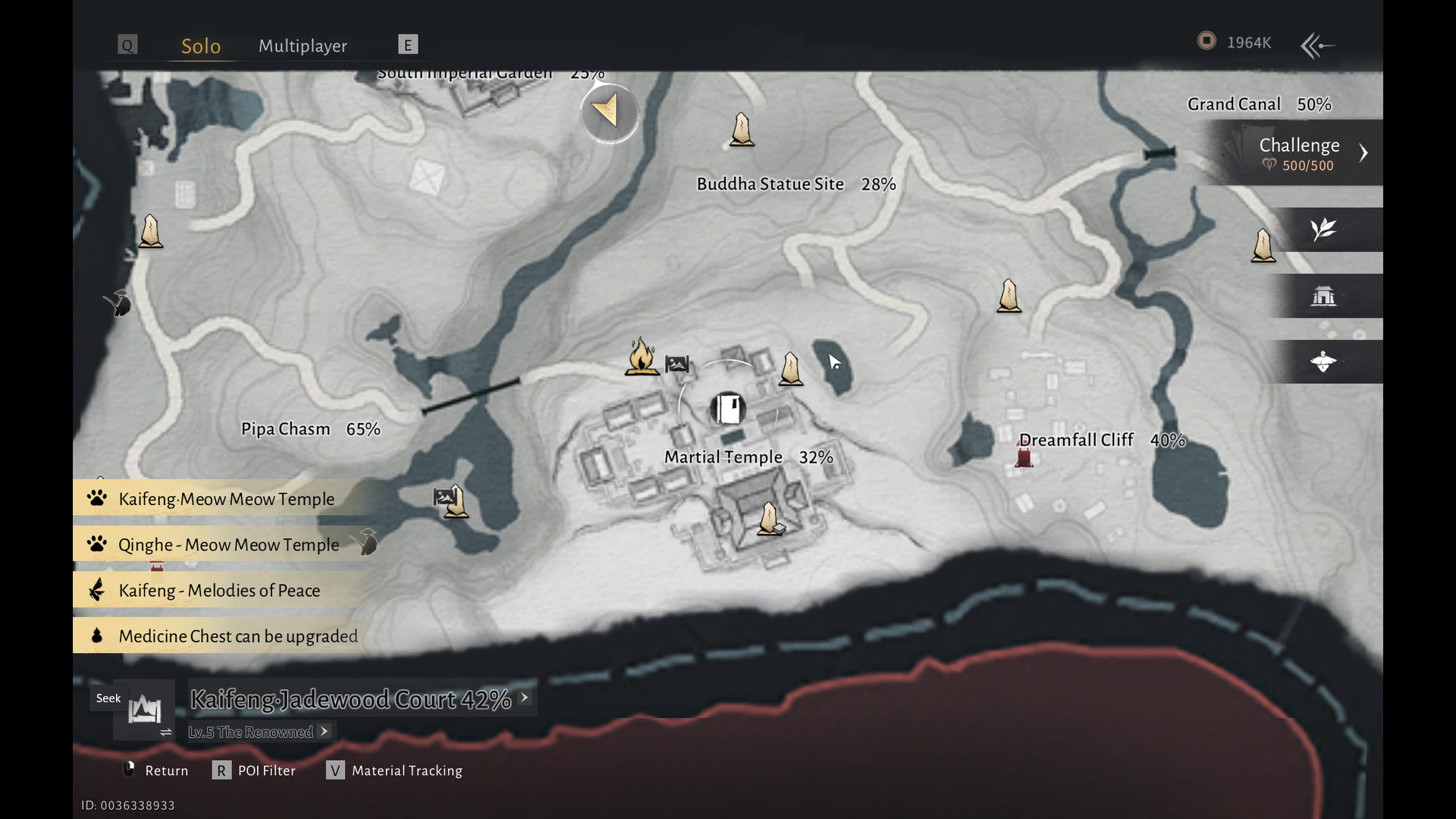This screenshot has width=1456, height=819.
Task: Switch to the Multiplayer tab
Action: [303, 45]
